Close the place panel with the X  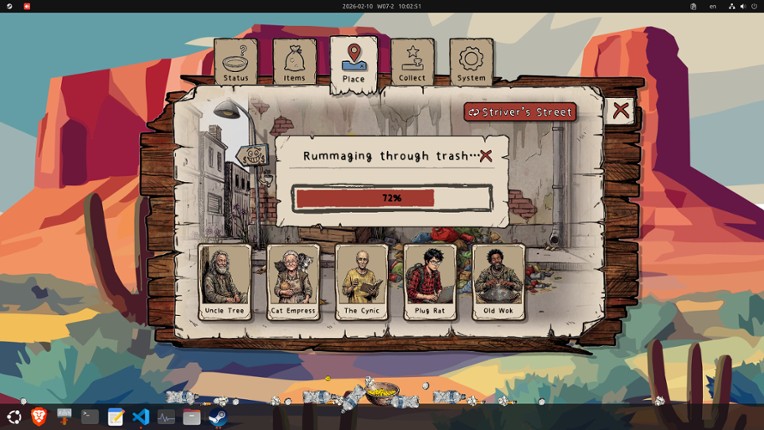[621, 110]
